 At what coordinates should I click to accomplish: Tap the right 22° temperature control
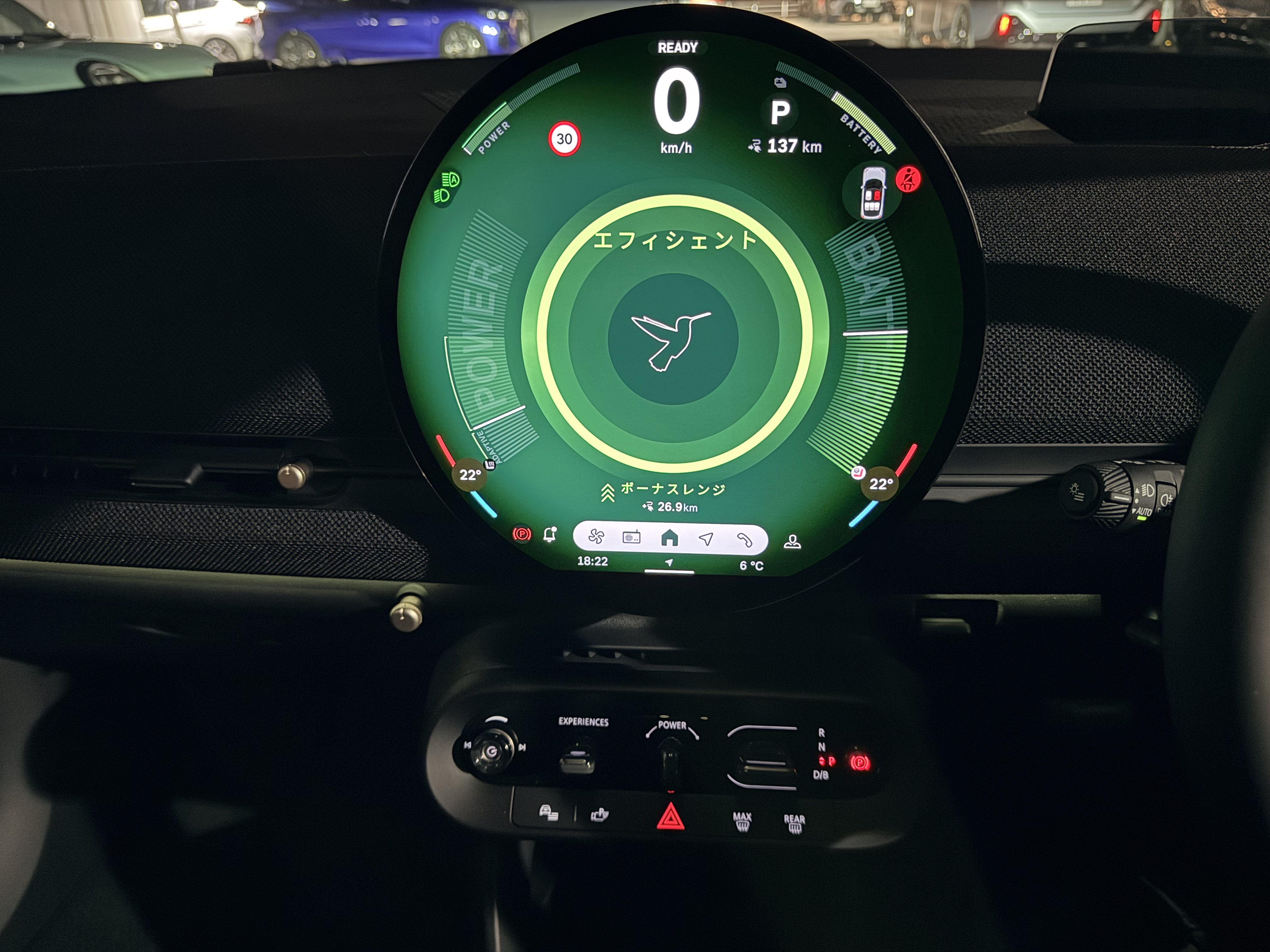point(880,484)
